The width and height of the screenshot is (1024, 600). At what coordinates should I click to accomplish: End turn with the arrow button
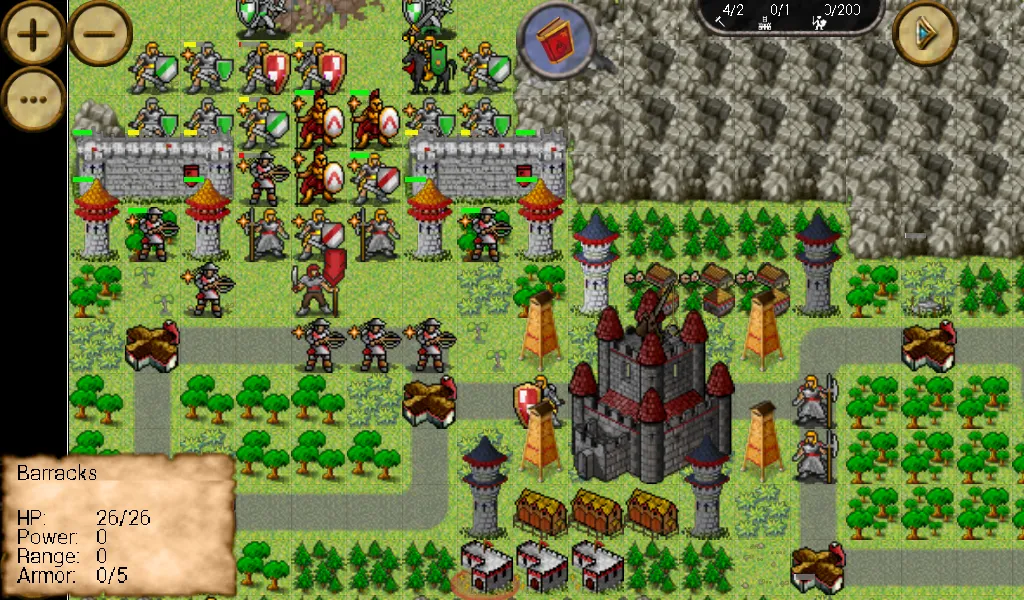pyautogui.click(x=924, y=33)
